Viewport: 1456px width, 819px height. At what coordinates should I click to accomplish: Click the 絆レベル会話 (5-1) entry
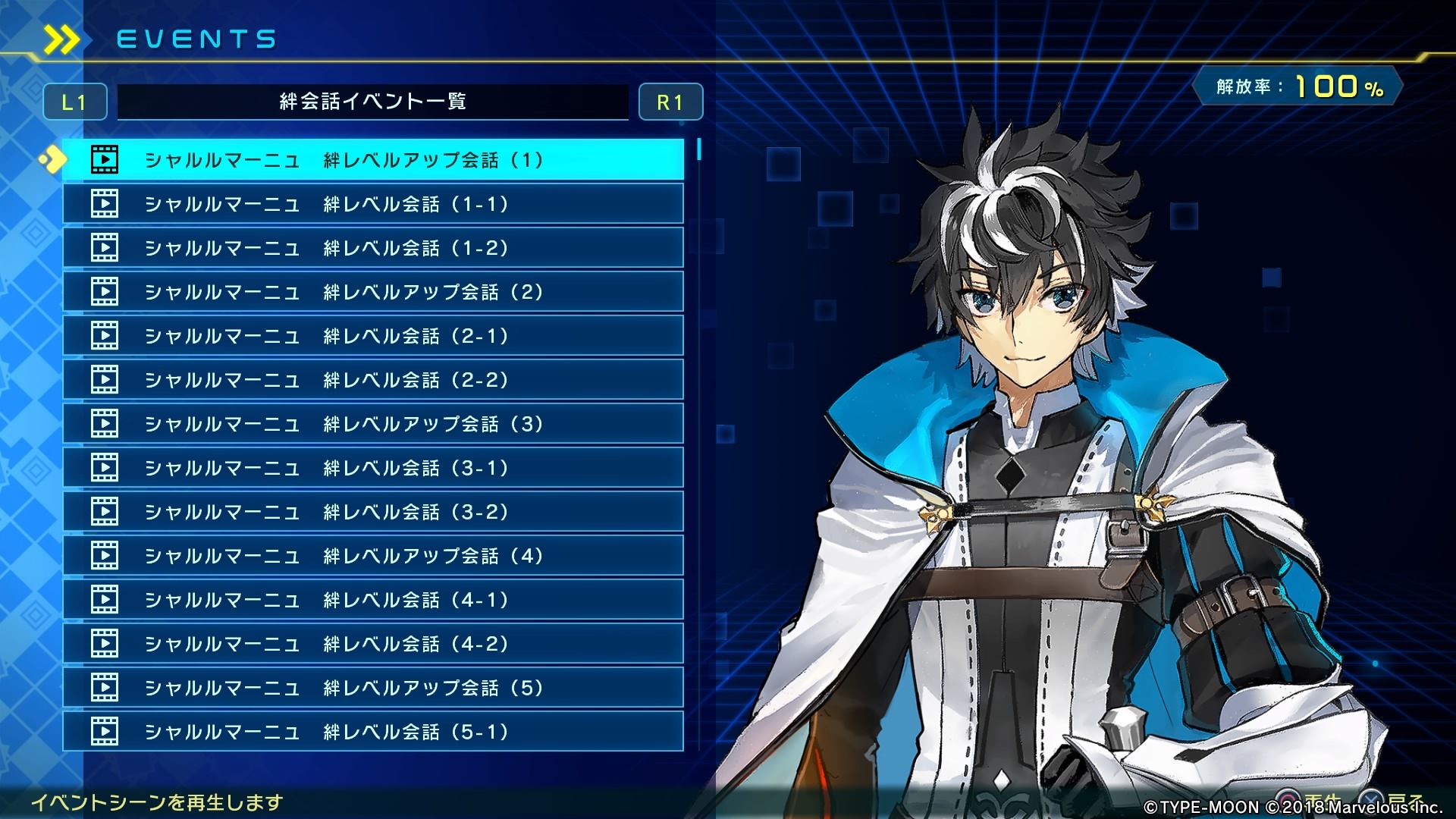372,732
